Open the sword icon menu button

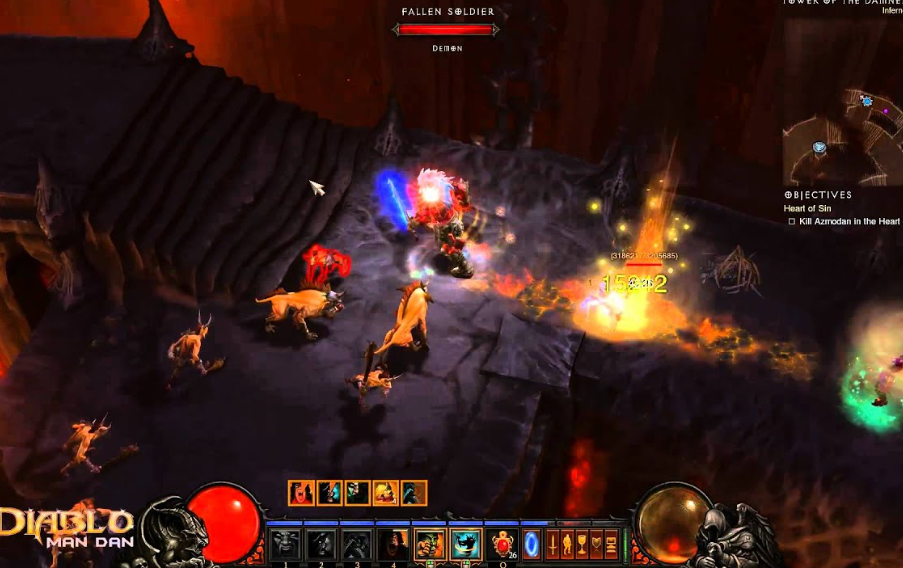coord(553,545)
